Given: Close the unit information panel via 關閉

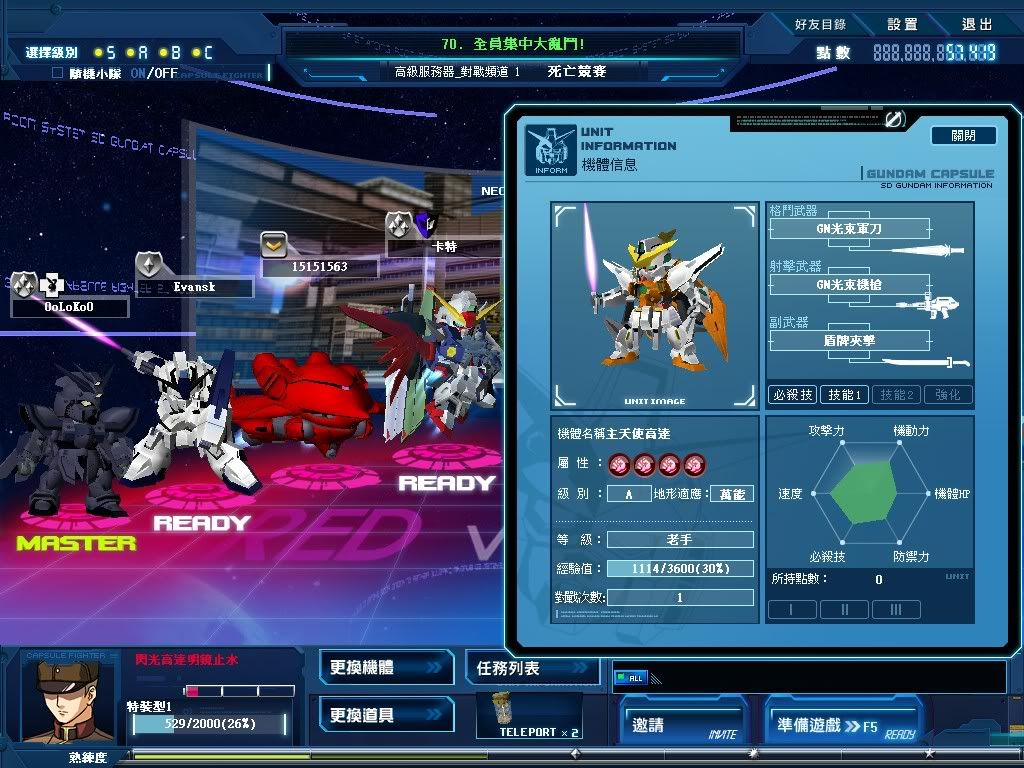Looking at the screenshot, I should [963, 135].
